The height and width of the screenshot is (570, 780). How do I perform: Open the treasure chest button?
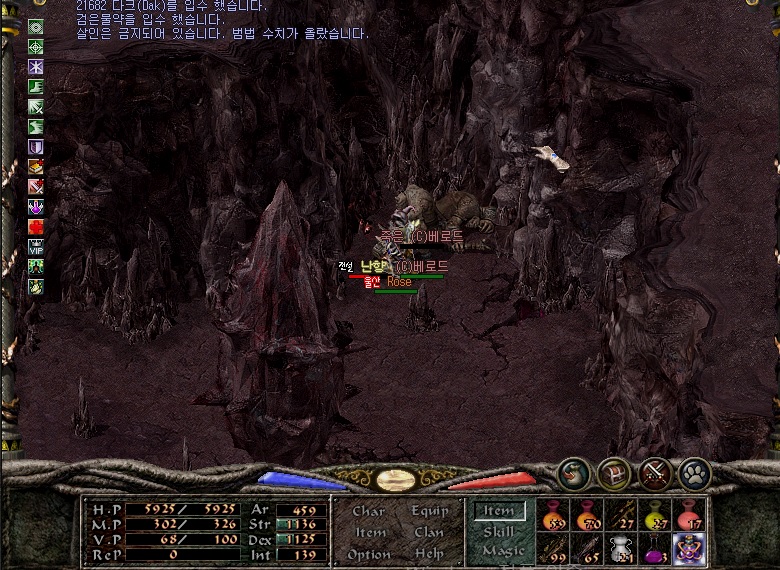point(613,472)
